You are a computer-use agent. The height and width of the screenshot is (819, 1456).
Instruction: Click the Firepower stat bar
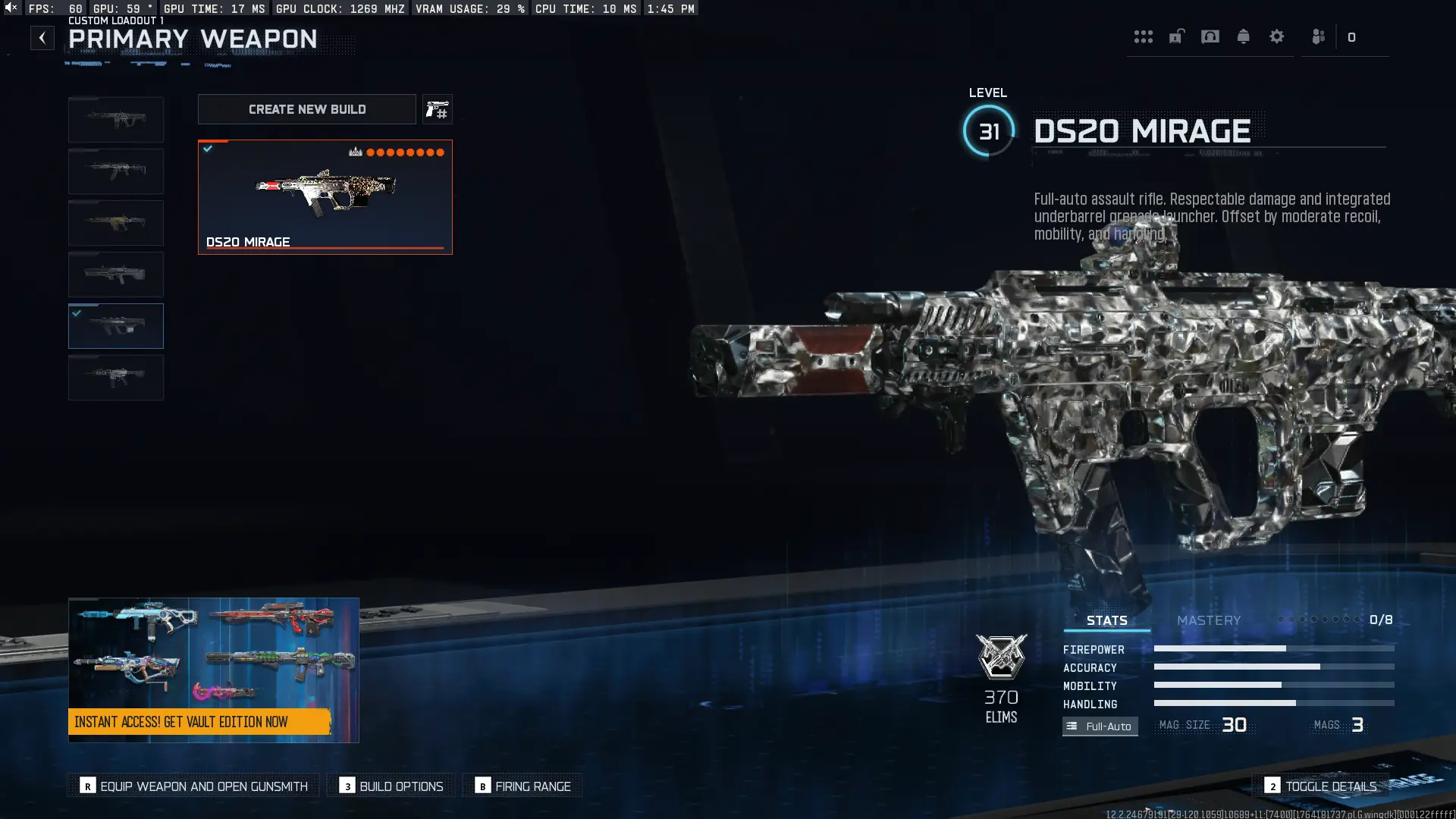[x=1274, y=649]
